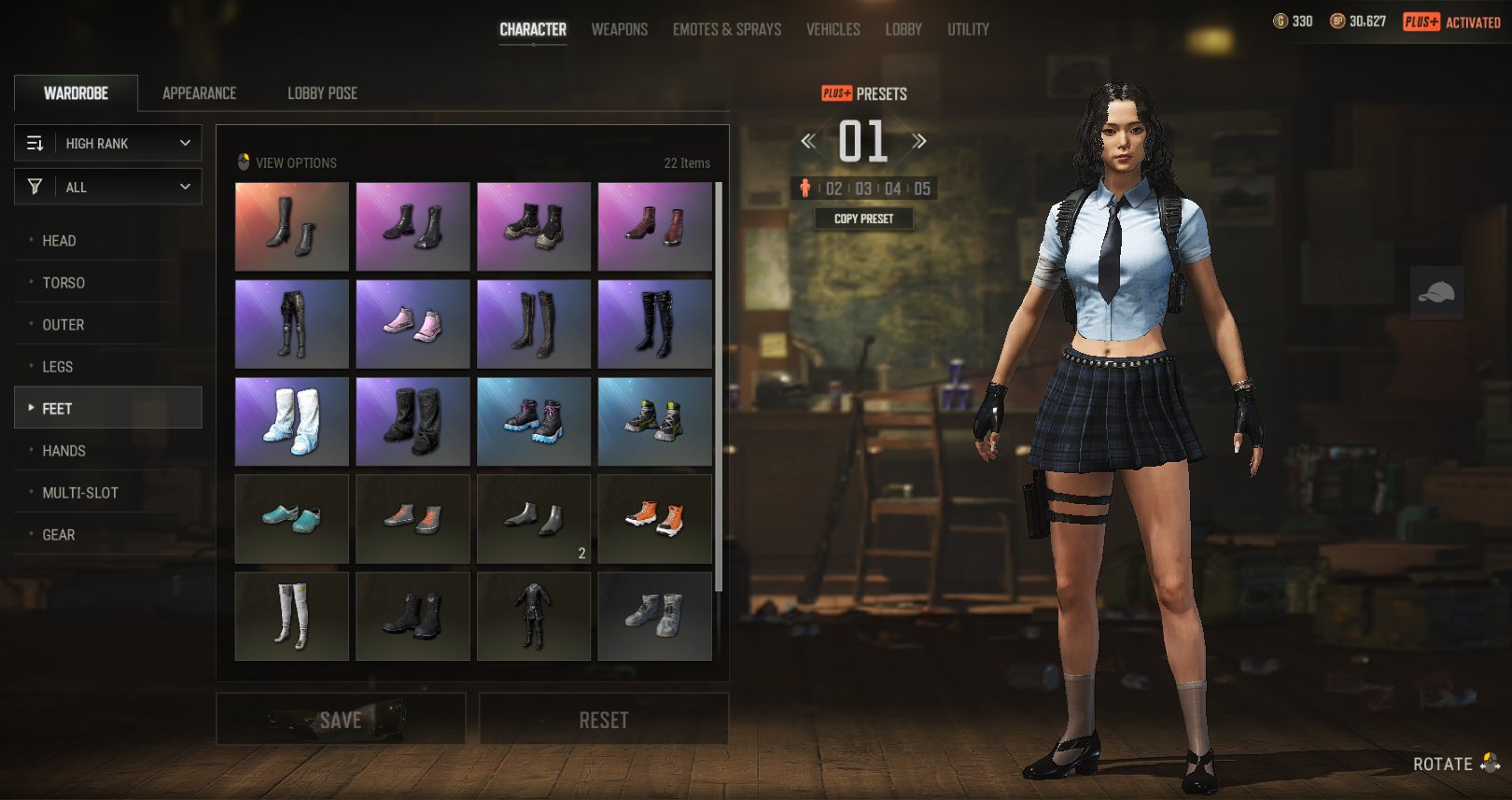Go to the Vehicles tab
This screenshot has width=1512, height=800.
pos(833,30)
